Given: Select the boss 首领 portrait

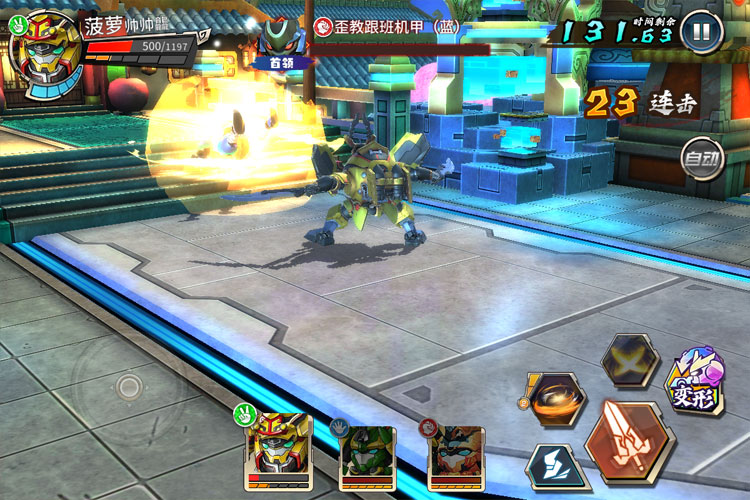Looking at the screenshot, I should pyautogui.click(x=280, y=42).
